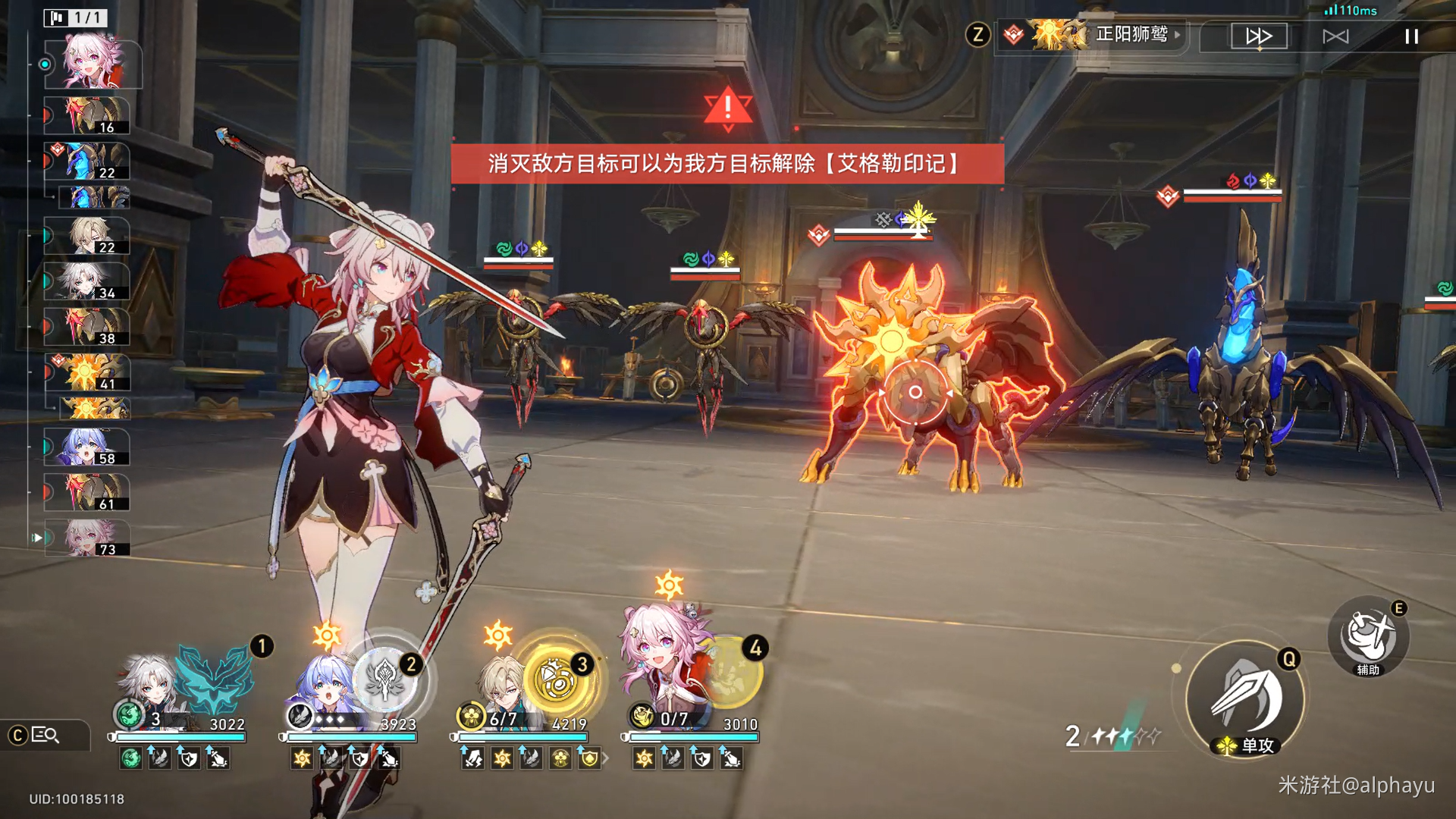Select the white-haired character's turn order portrait
The height and width of the screenshot is (819, 1456).
[x=87, y=281]
